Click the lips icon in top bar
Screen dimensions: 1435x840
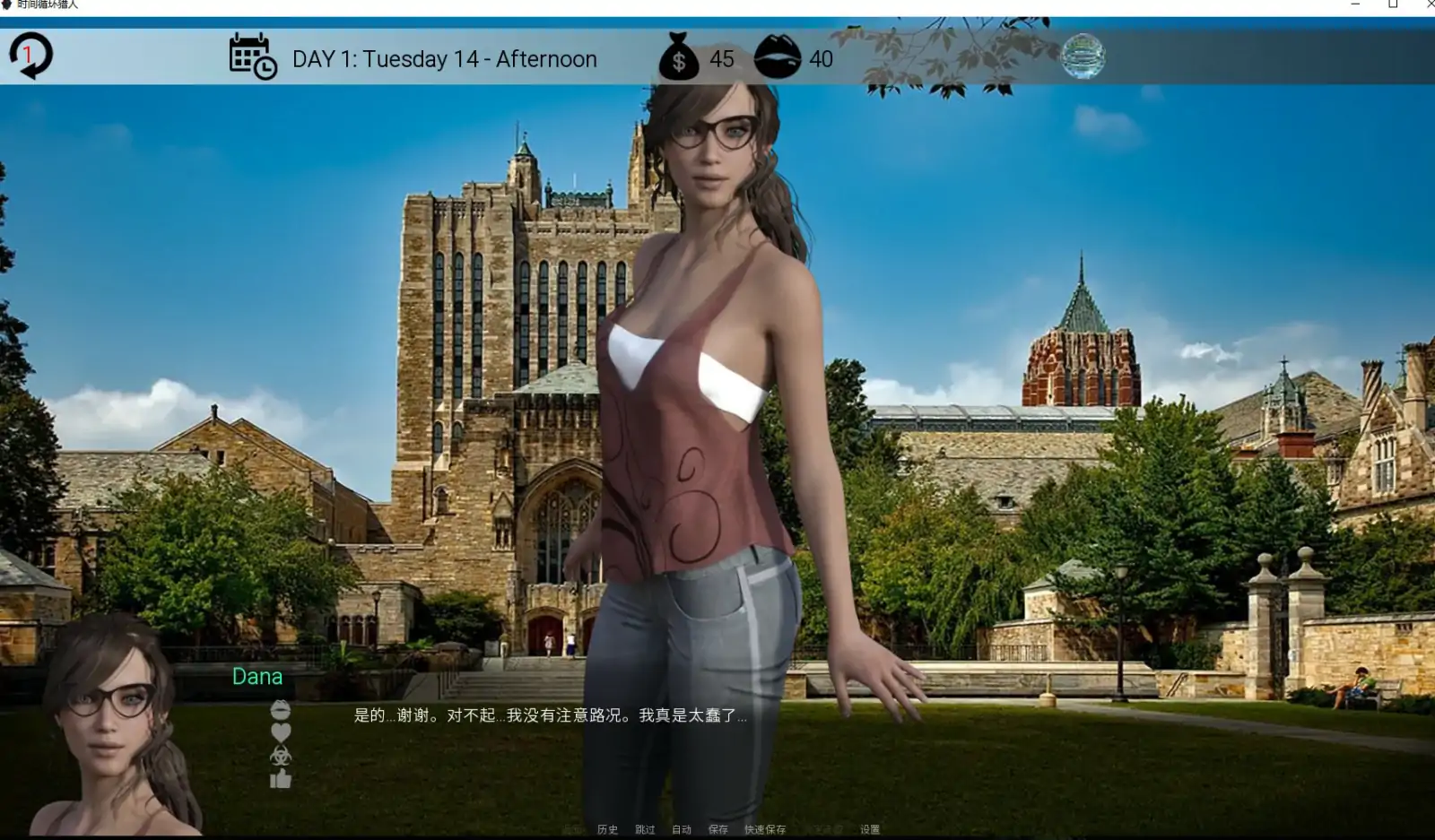(776, 56)
